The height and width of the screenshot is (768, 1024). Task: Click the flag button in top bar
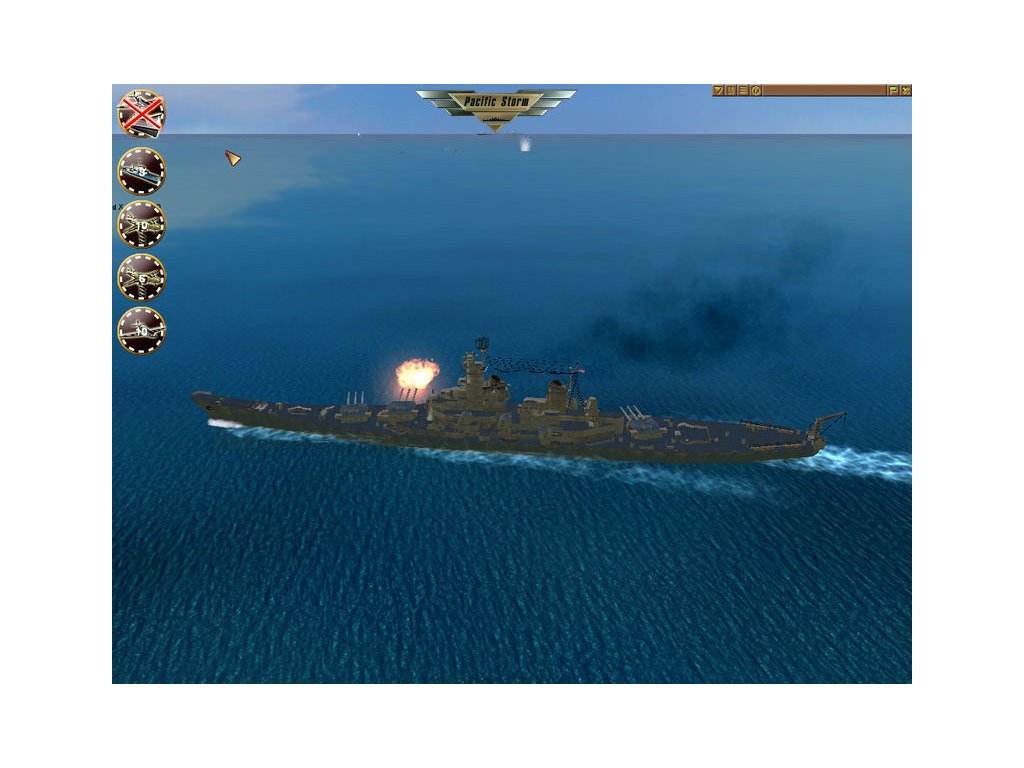tap(893, 90)
